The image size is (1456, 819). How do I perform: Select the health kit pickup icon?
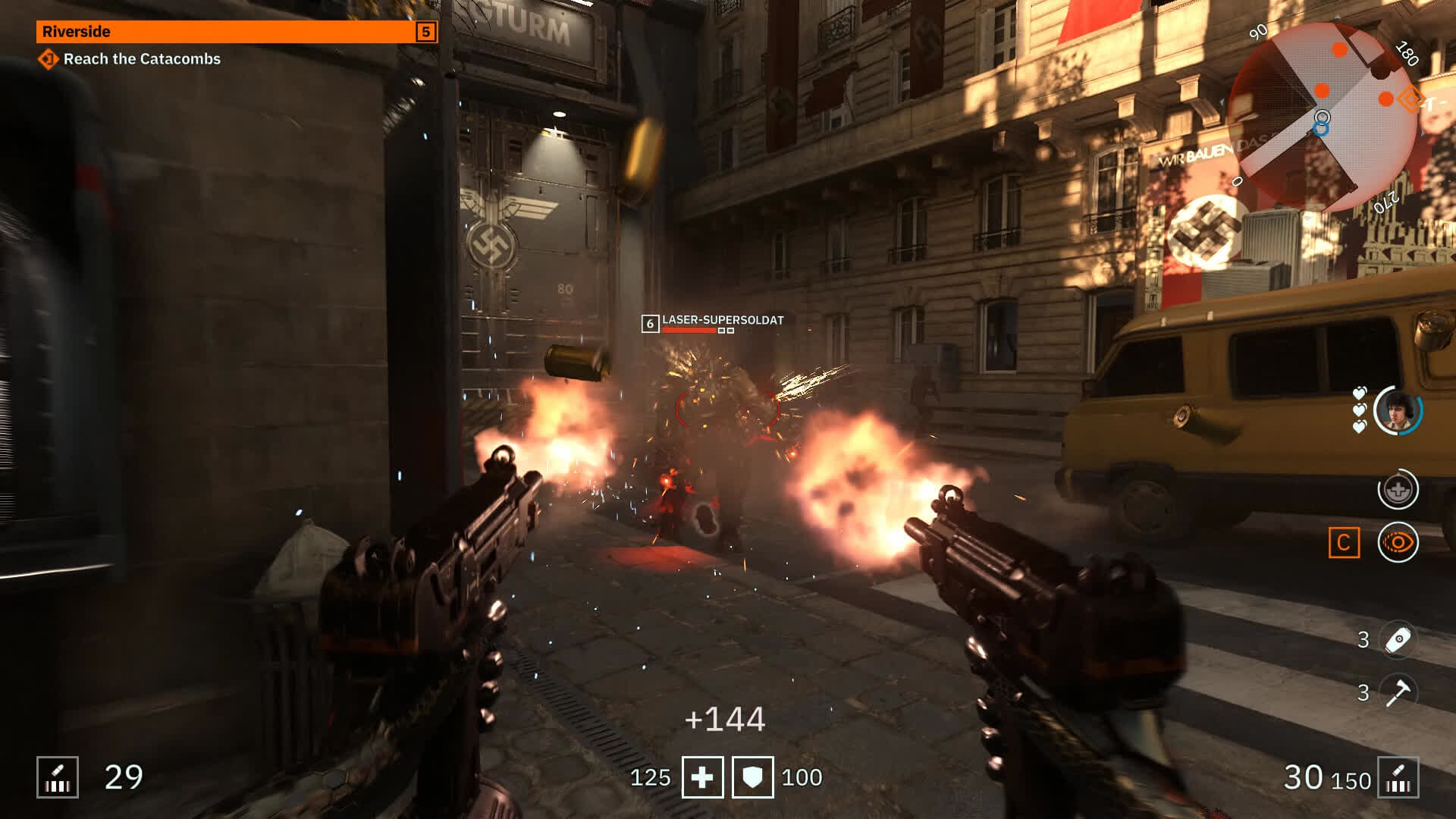pos(1399,490)
